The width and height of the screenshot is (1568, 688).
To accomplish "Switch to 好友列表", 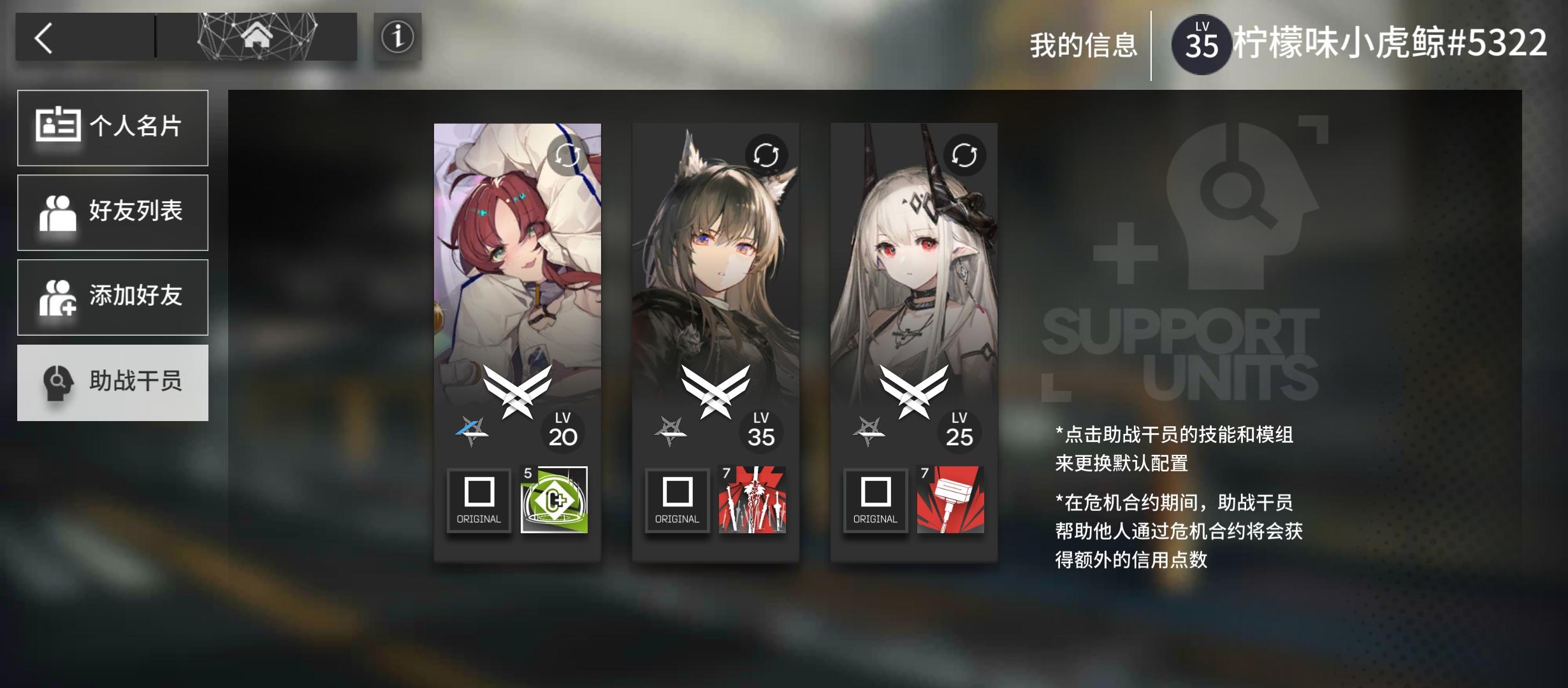I will tap(113, 212).
